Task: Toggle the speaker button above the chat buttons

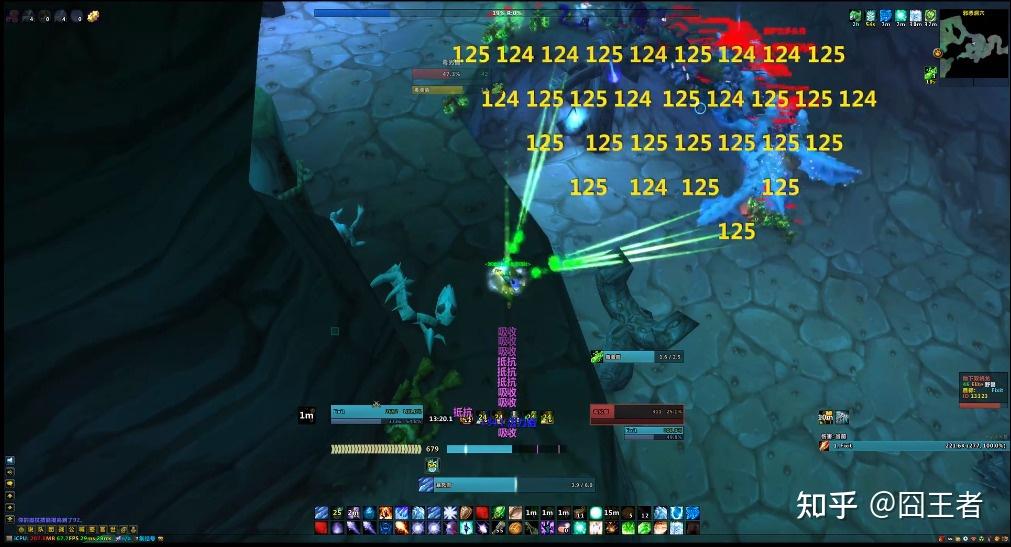Action: coord(10,461)
